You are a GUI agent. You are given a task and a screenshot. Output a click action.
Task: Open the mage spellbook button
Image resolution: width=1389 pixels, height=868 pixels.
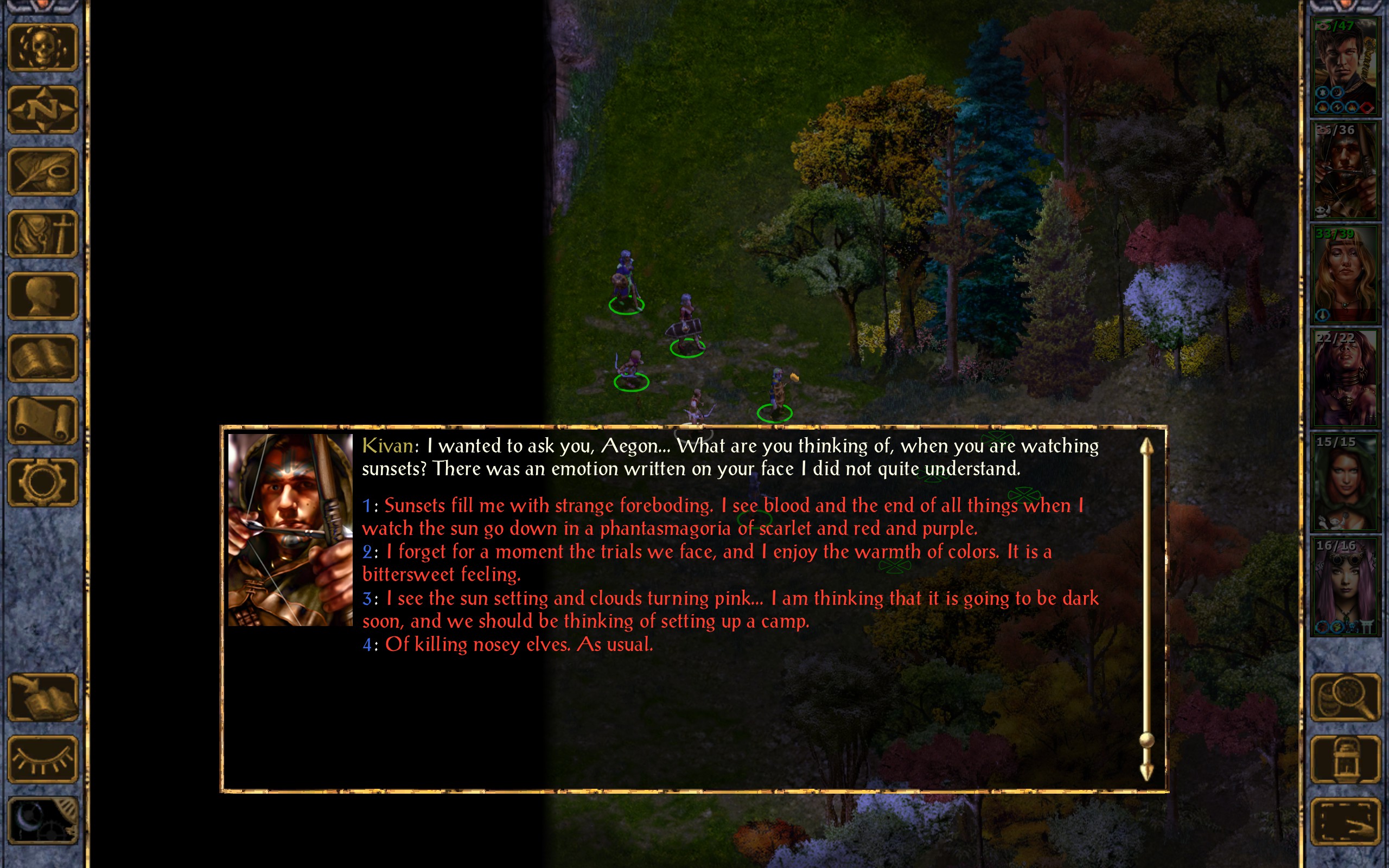(42, 358)
